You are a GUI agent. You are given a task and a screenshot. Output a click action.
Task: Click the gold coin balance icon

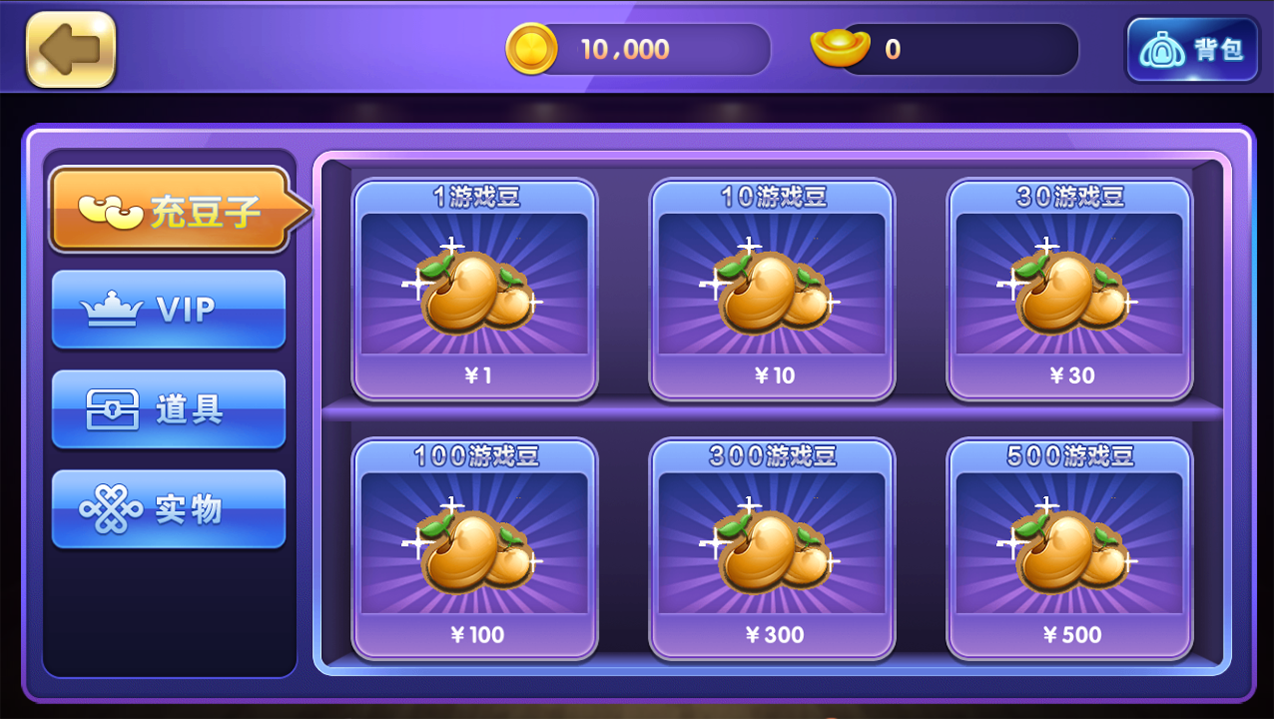[x=531, y=49]
